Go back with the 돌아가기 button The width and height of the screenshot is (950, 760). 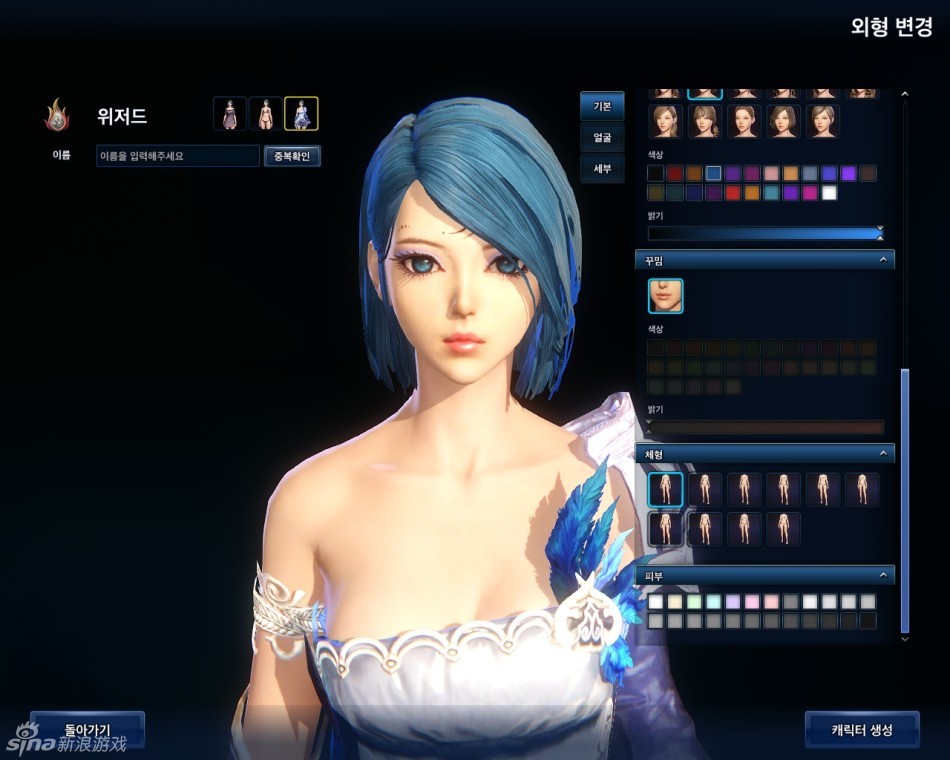[87, 729]
